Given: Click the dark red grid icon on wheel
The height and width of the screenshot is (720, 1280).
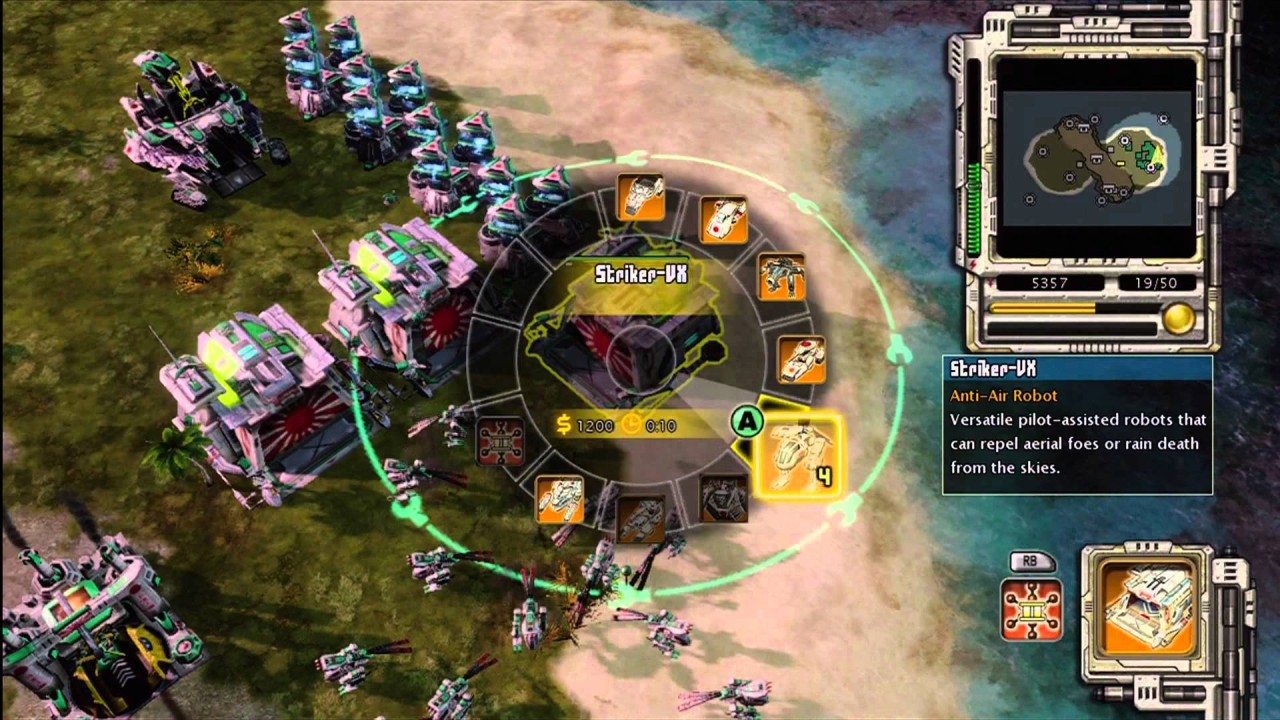Looking at the screenshot, I should [500, 441].
